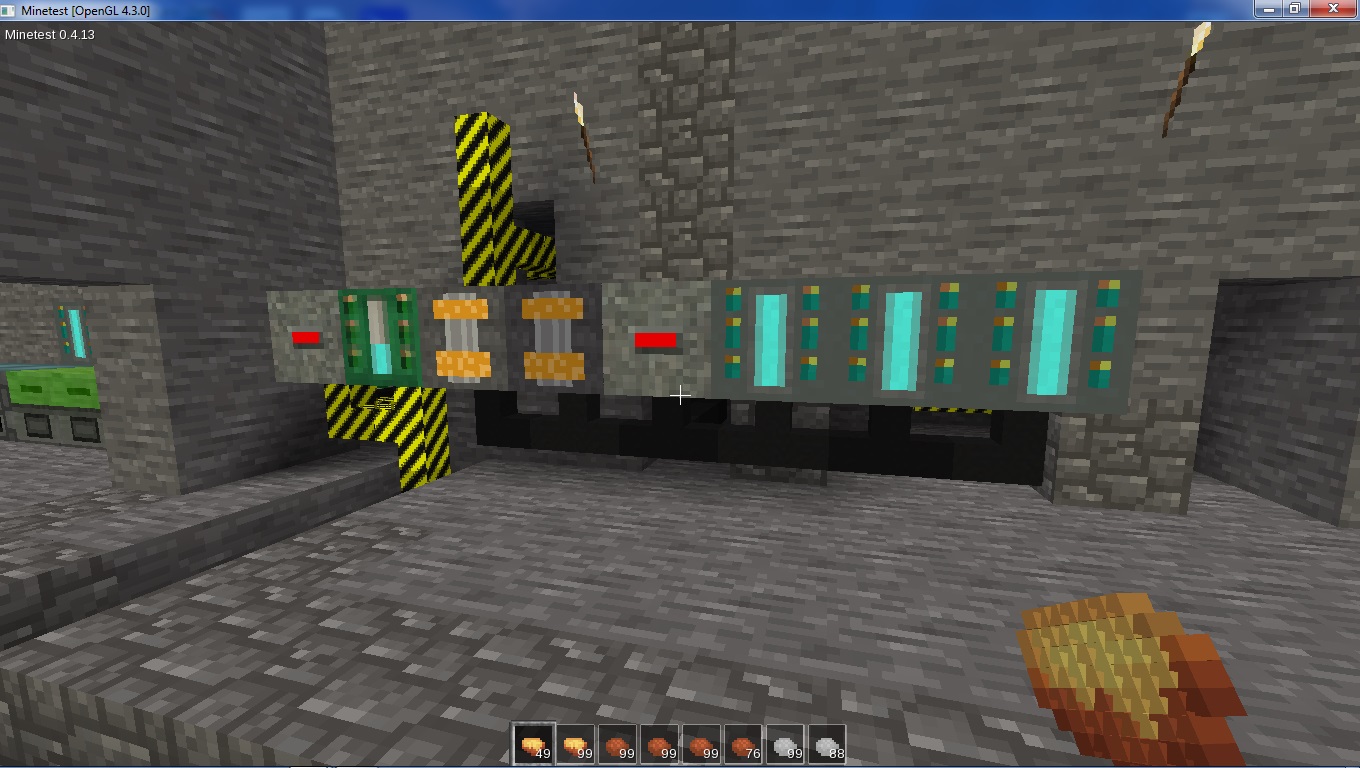Screen dimensions: 1360x768
Task: Click the last hotbar slot with 88 silver lumps
Action: tap(828, 745)
